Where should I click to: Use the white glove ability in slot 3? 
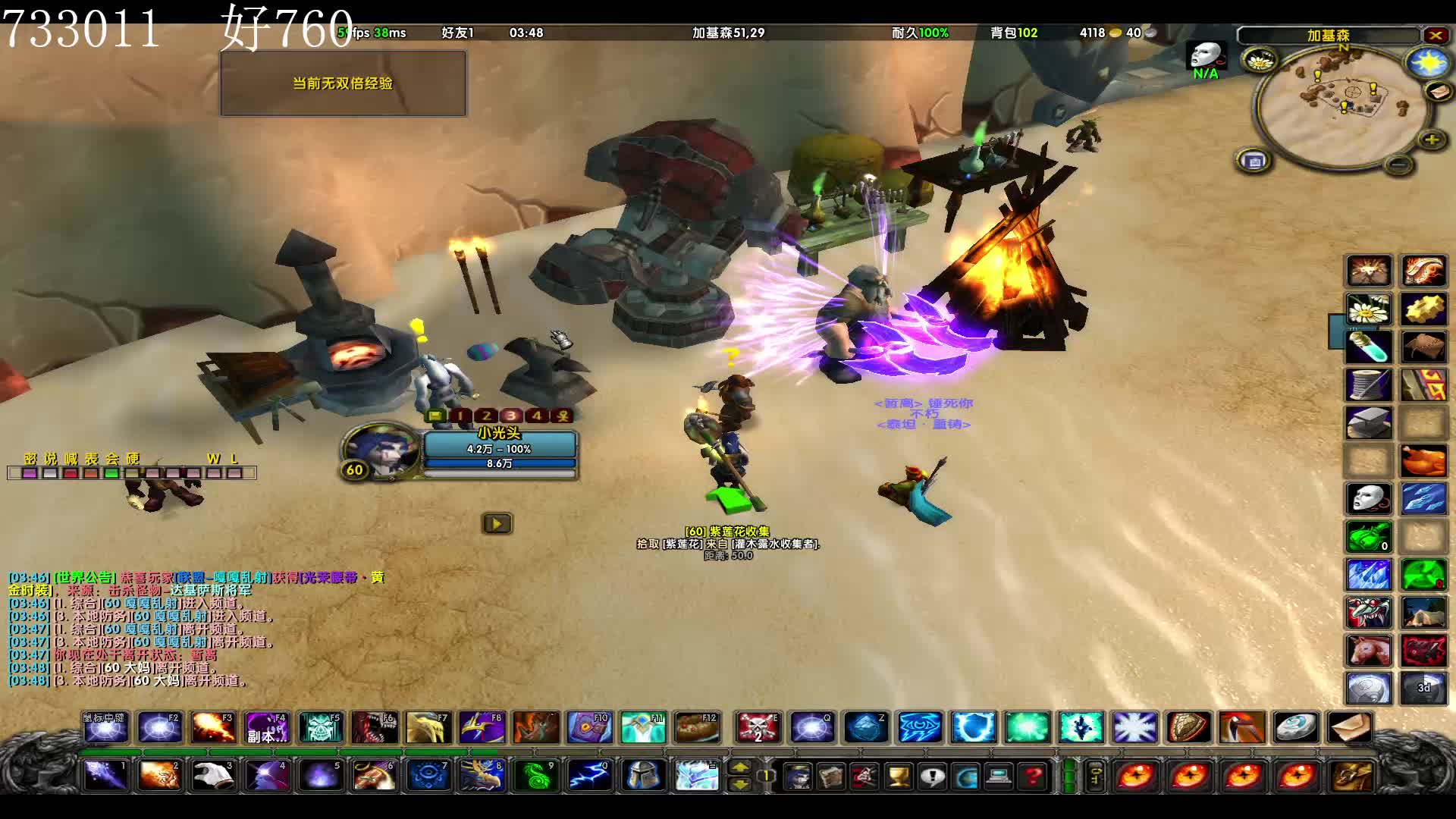pos(213,776)
